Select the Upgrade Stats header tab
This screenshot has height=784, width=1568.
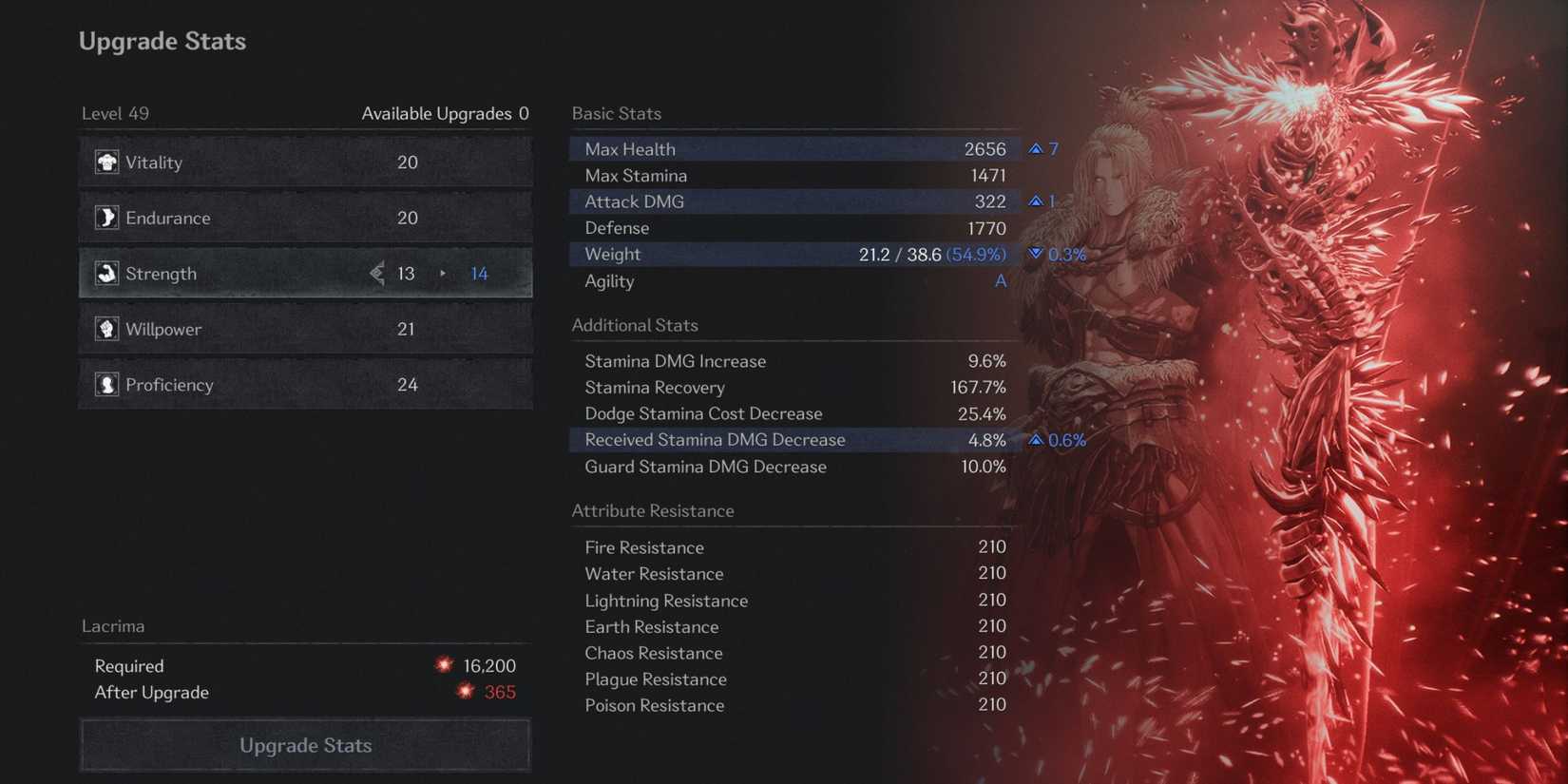point(162,41)
